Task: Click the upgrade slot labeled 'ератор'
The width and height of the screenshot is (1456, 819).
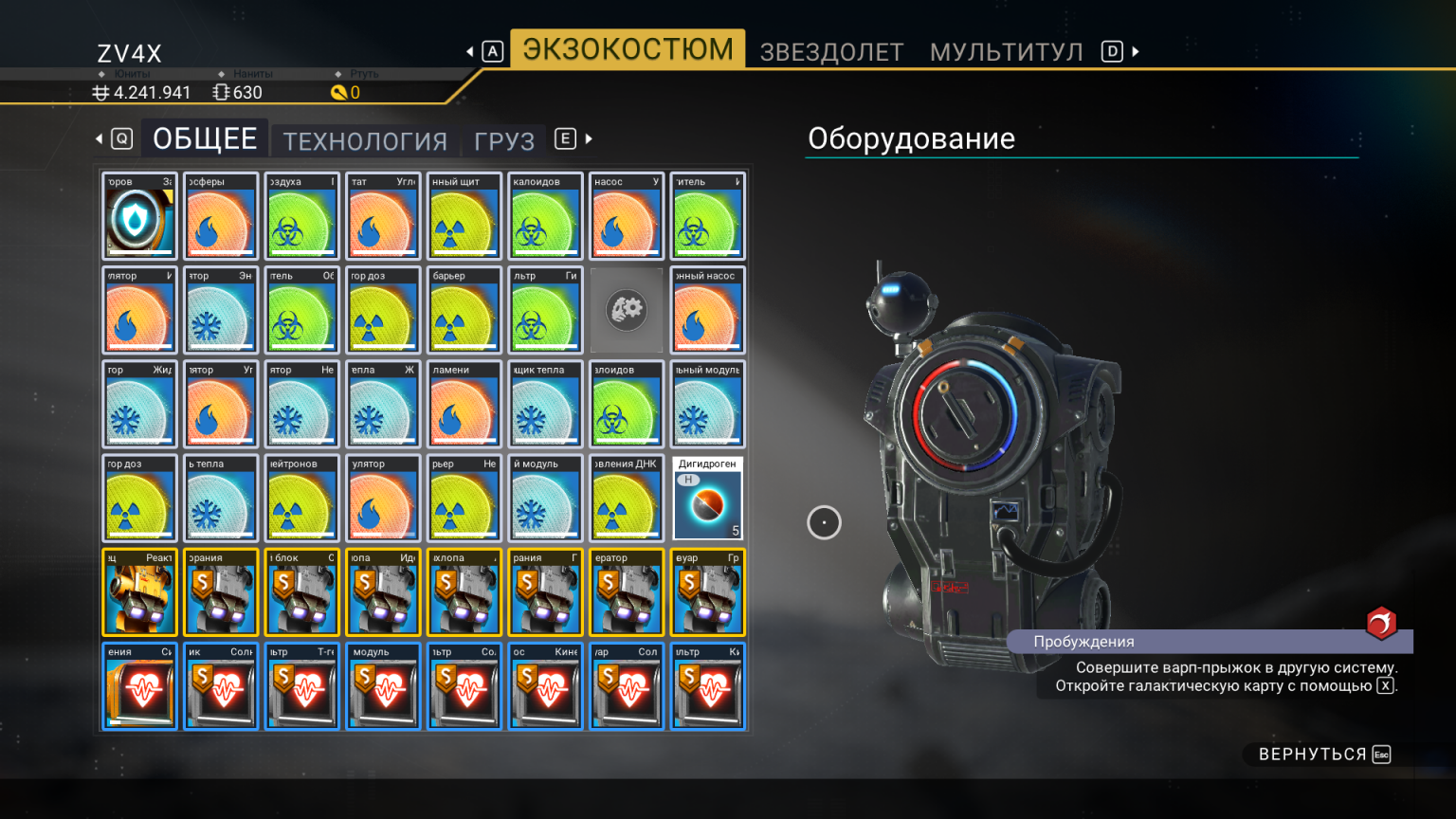Action: [x=627, y=592]
